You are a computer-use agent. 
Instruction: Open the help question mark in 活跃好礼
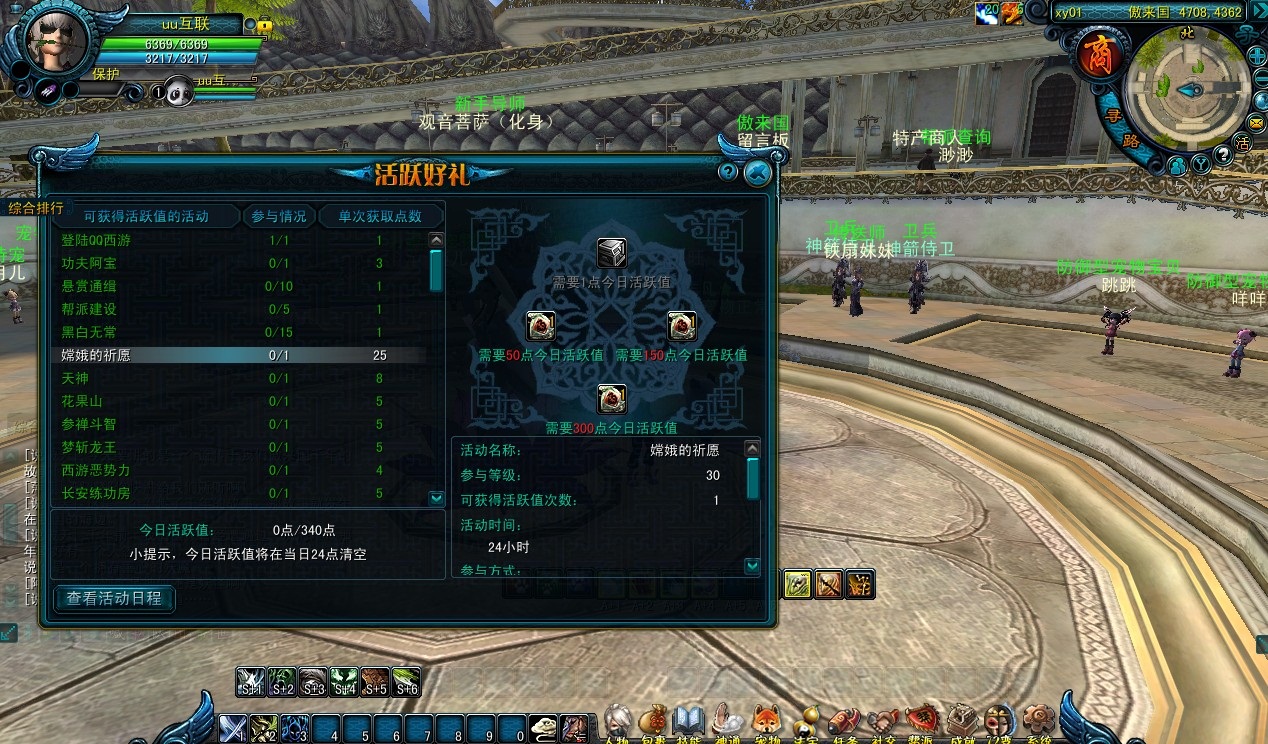[x=728, y=171]
